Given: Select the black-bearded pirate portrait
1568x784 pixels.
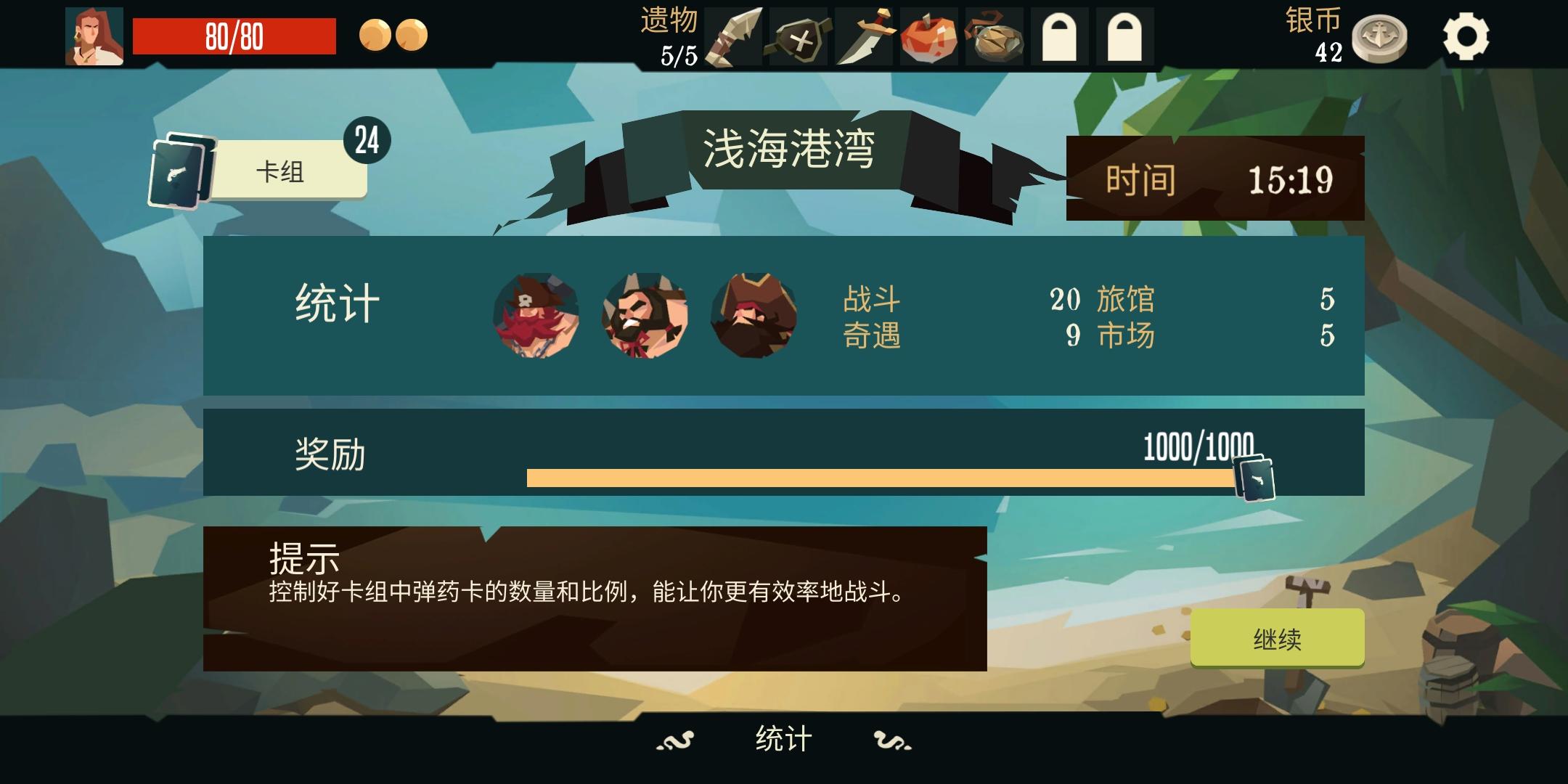Looking at the screenshot, I should [644, 315].
